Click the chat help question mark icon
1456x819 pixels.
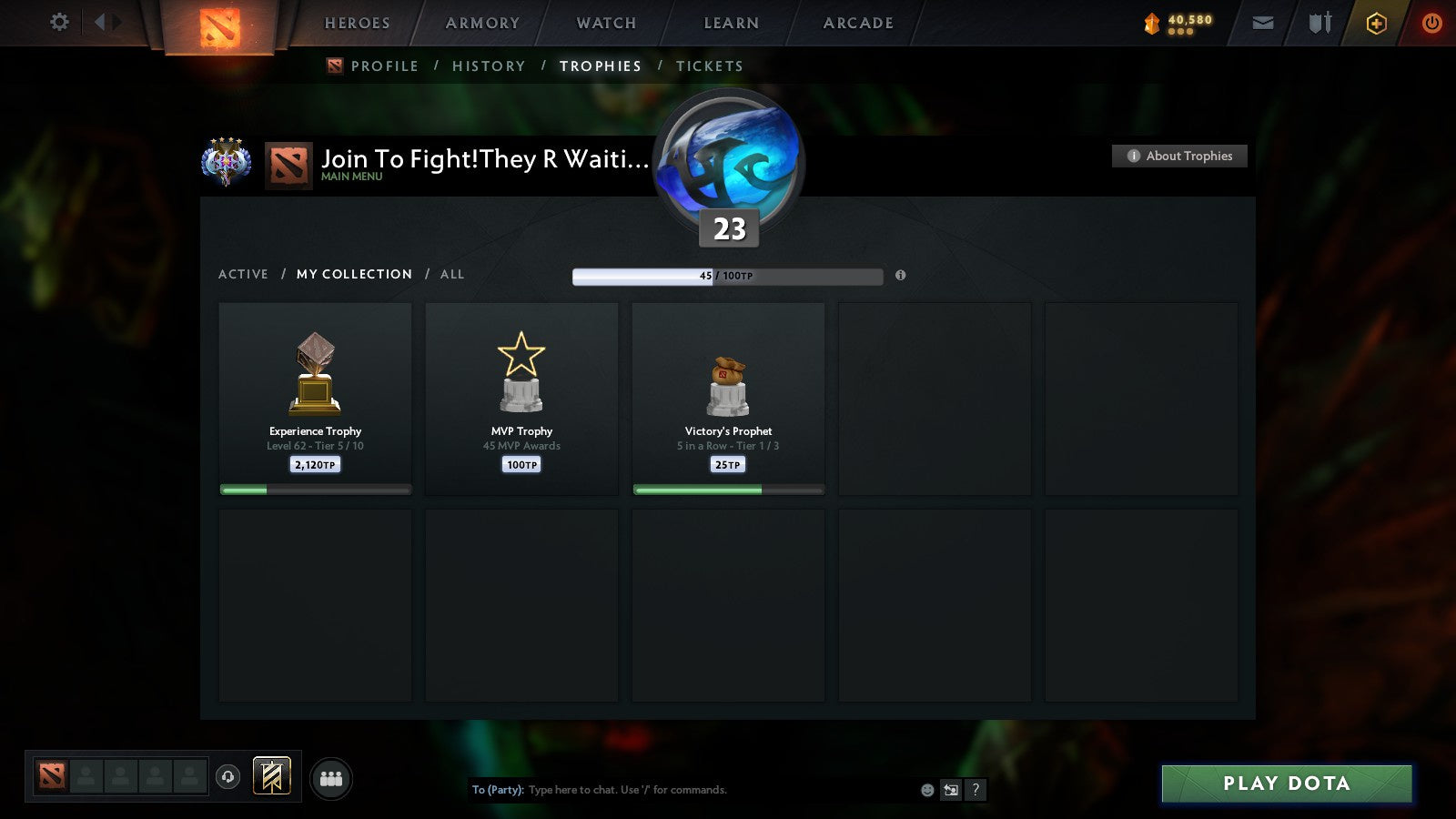pos(974,790)
